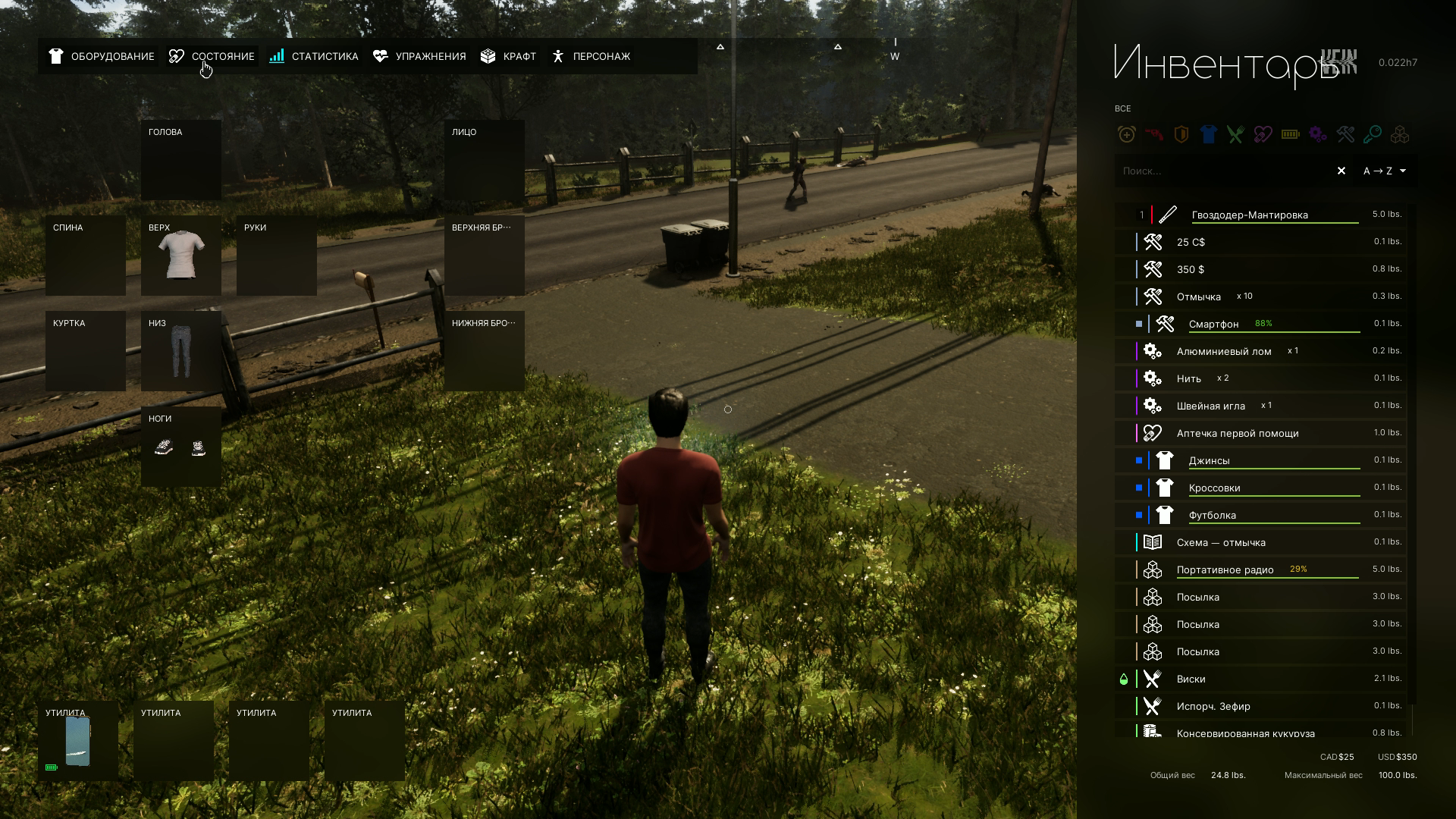1456x819 pixels.
Task: Select the Схема — отмычка row
Action: (1221, 543)
